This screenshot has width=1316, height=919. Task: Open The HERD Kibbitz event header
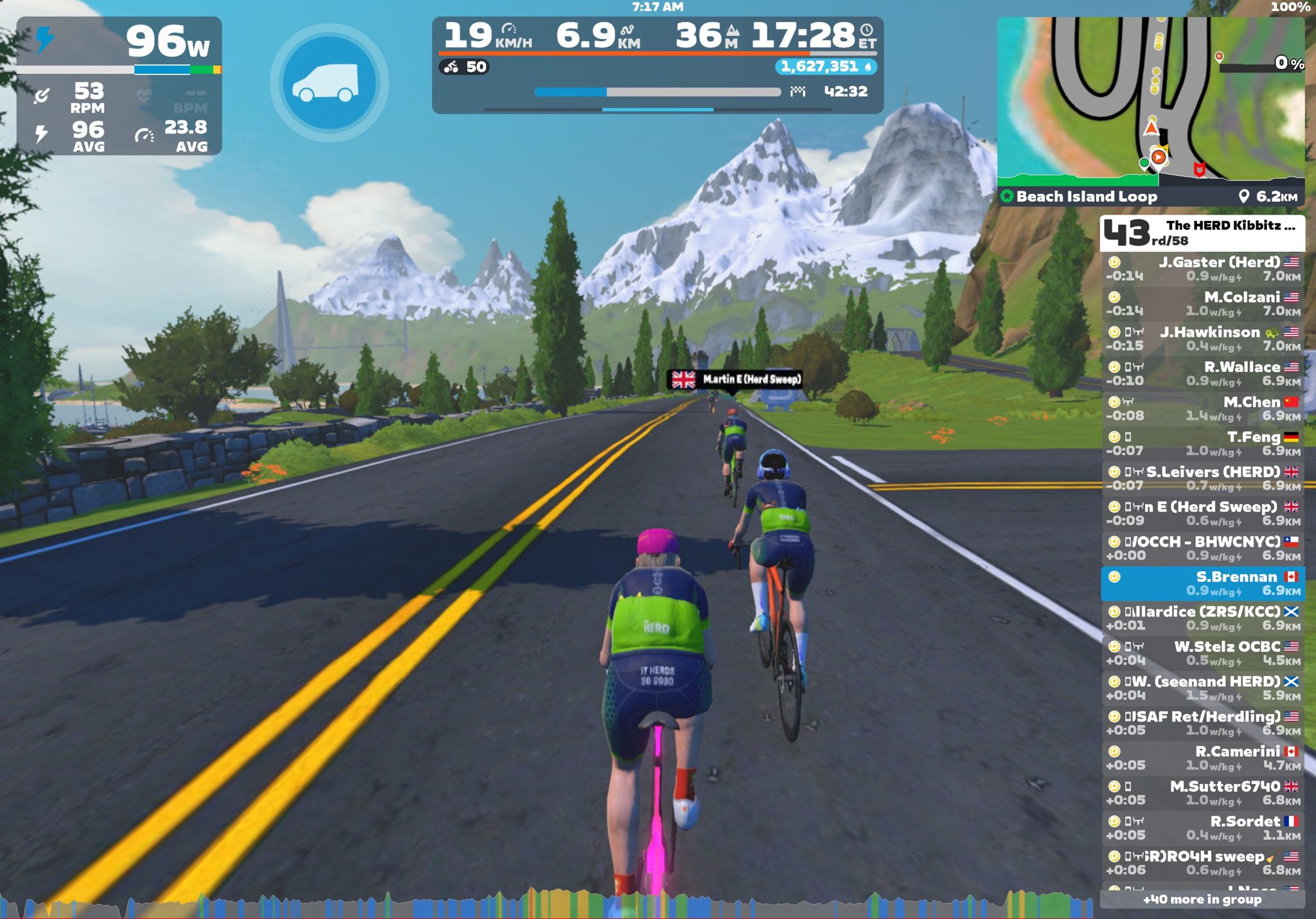[x=1202, y=233]
